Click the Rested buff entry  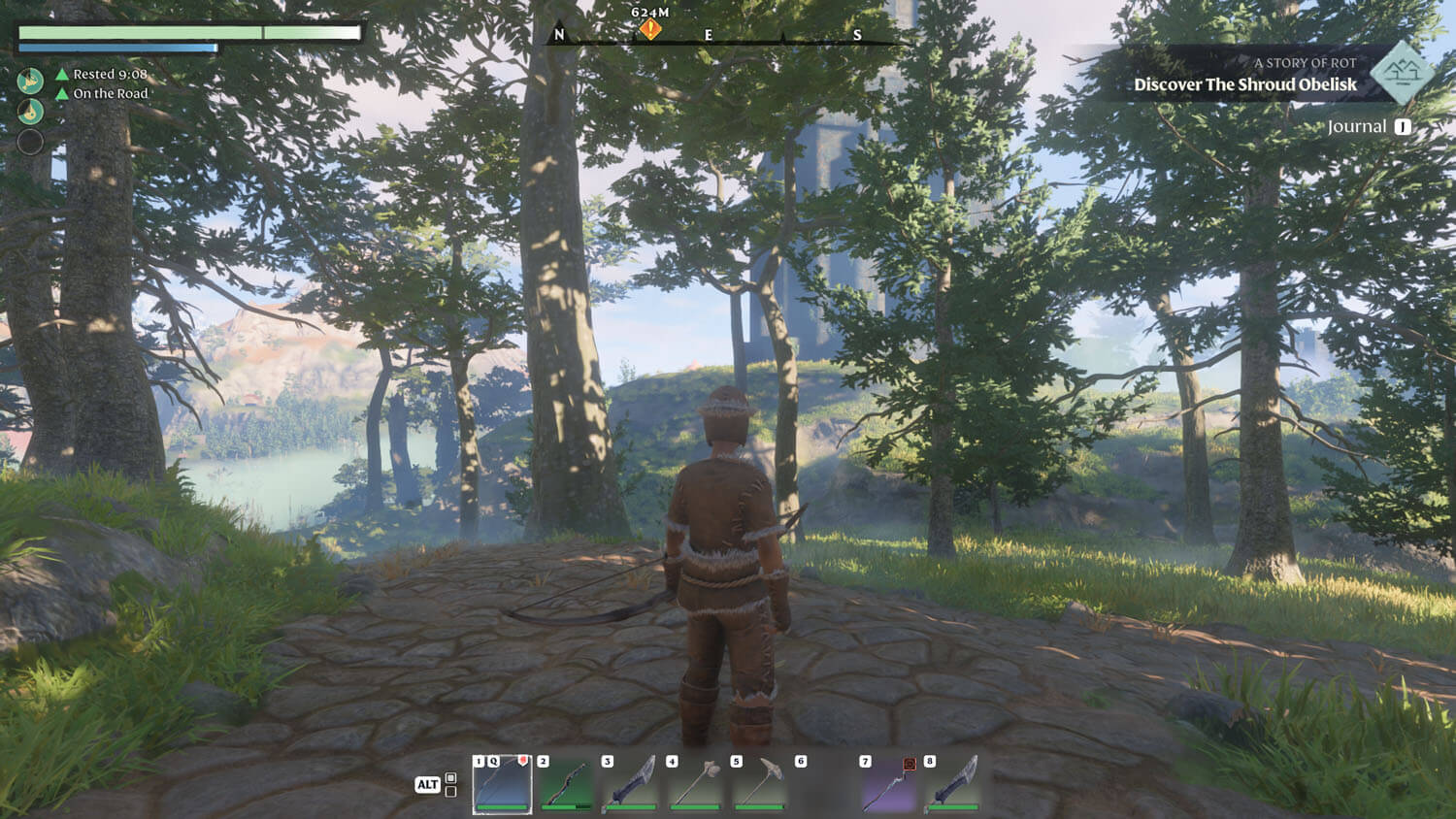click(102, 74)
